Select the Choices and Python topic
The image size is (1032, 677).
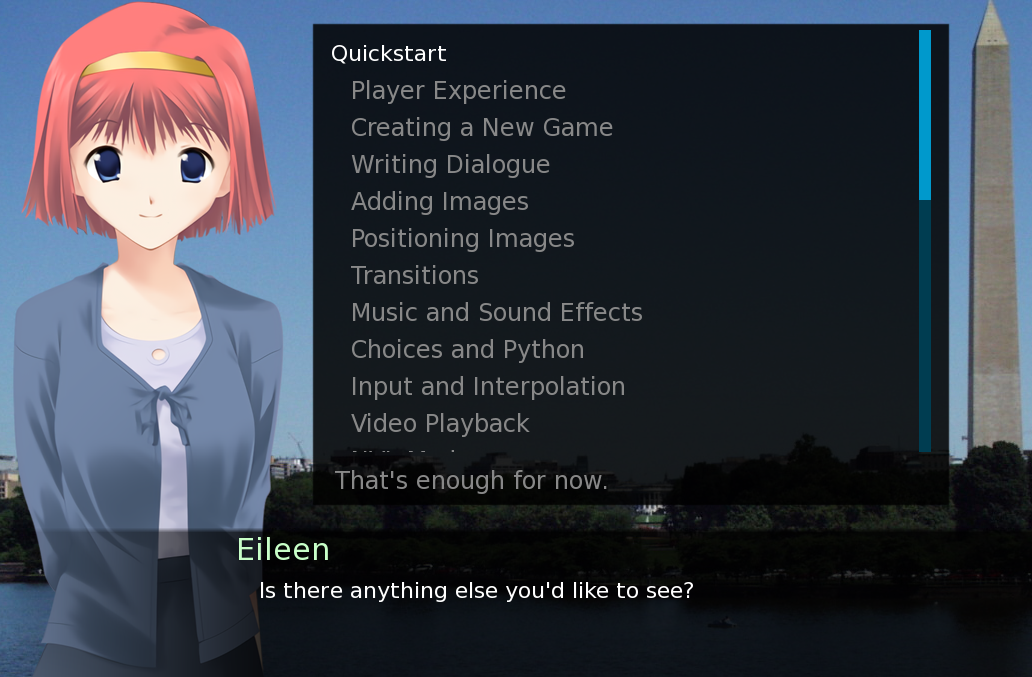pyautogui.click(x=467, y=350)
